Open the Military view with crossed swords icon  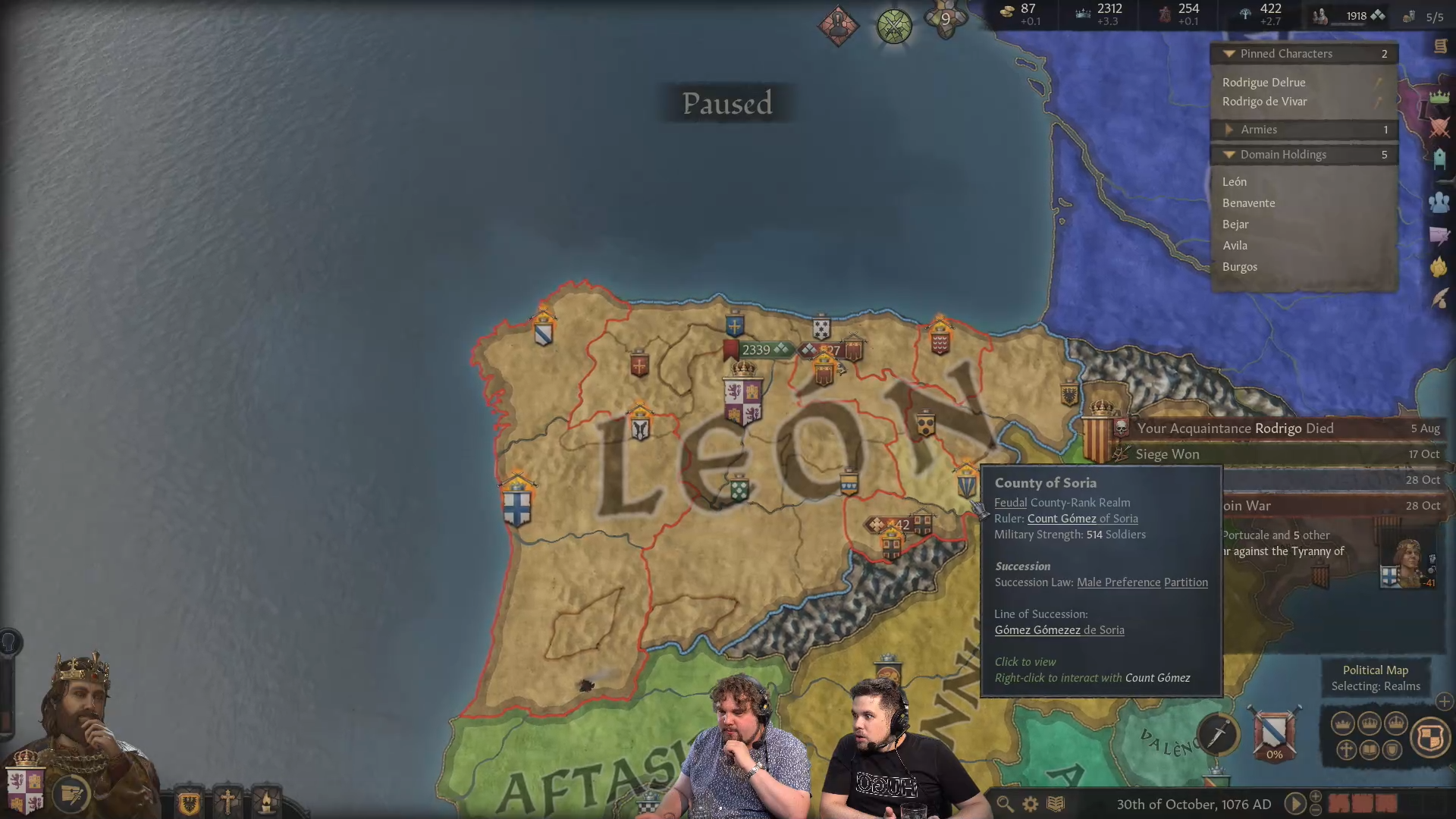1439,127
